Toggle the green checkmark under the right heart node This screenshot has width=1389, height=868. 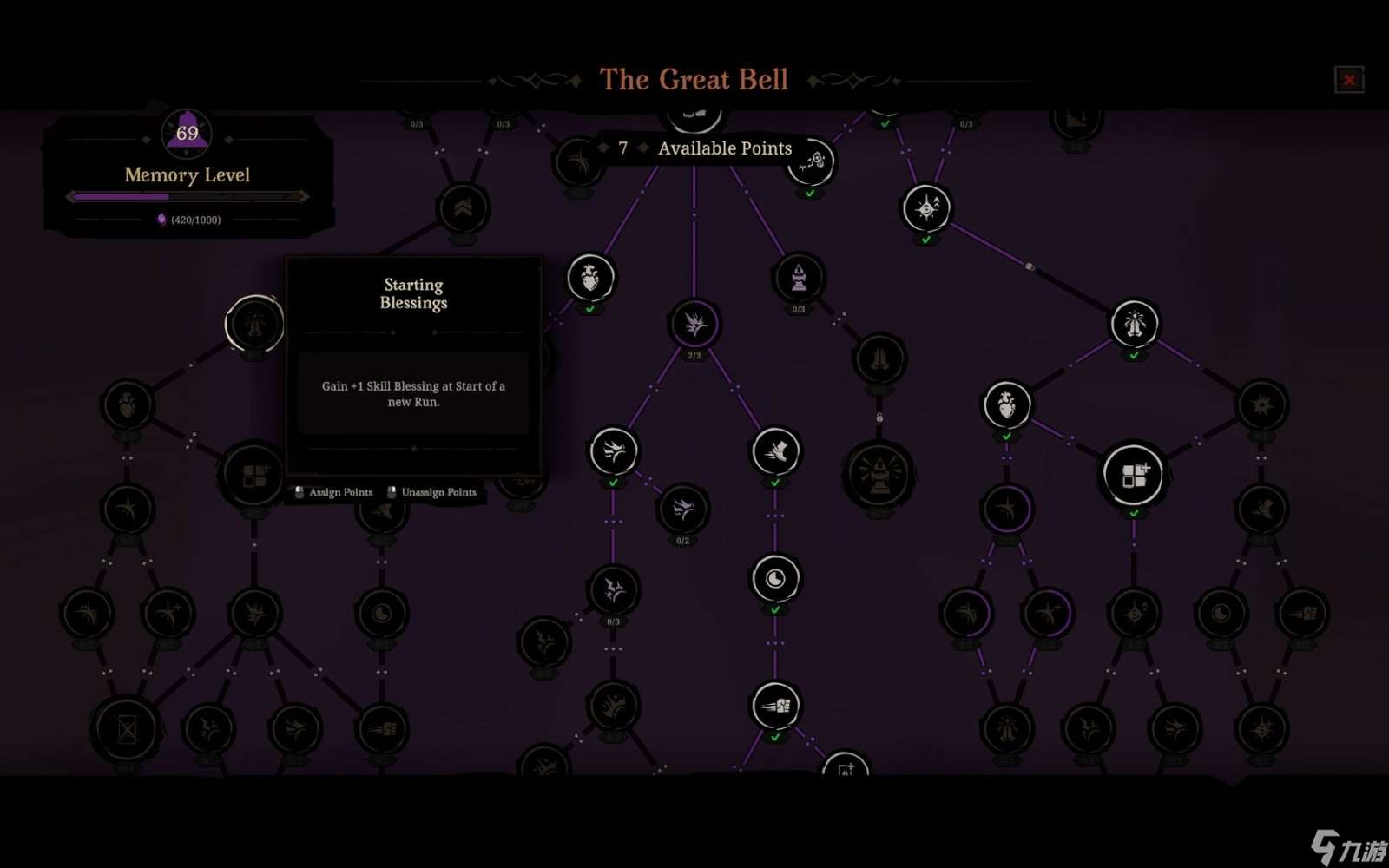pos(1007,435)
